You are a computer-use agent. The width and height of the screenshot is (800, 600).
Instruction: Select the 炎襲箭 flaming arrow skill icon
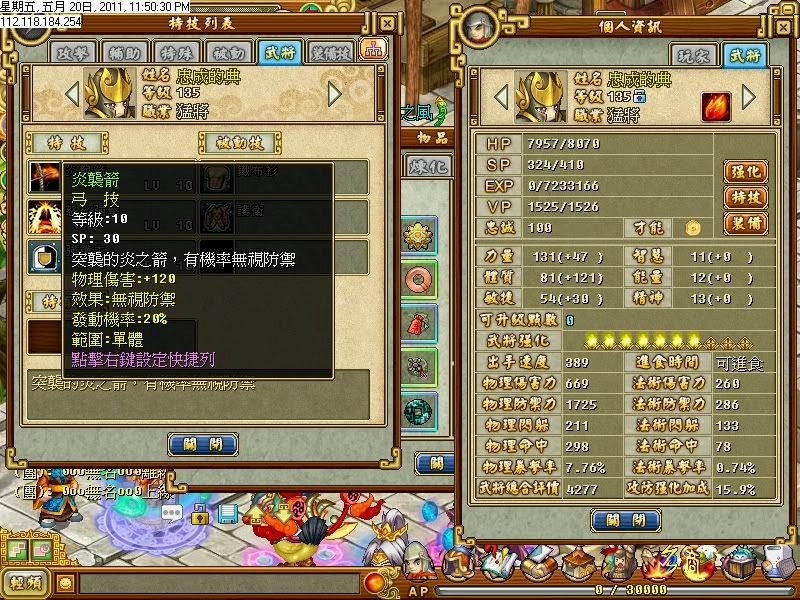click(x=43, y=177)
